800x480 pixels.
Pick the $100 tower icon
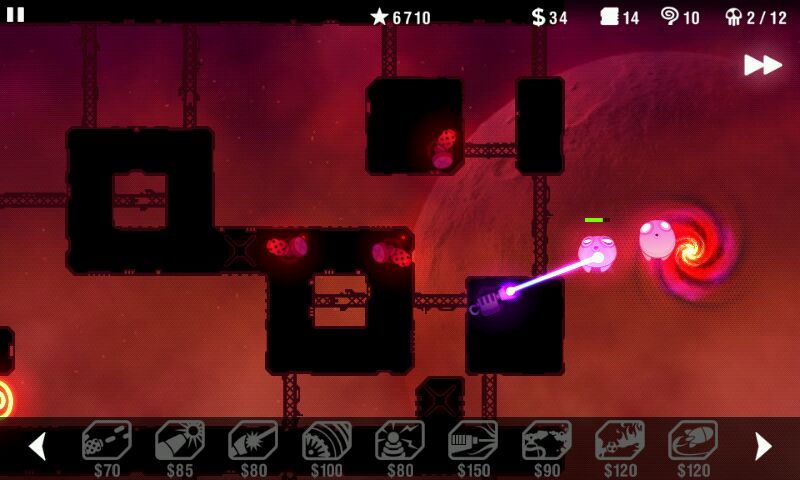[x=327, y=441]
